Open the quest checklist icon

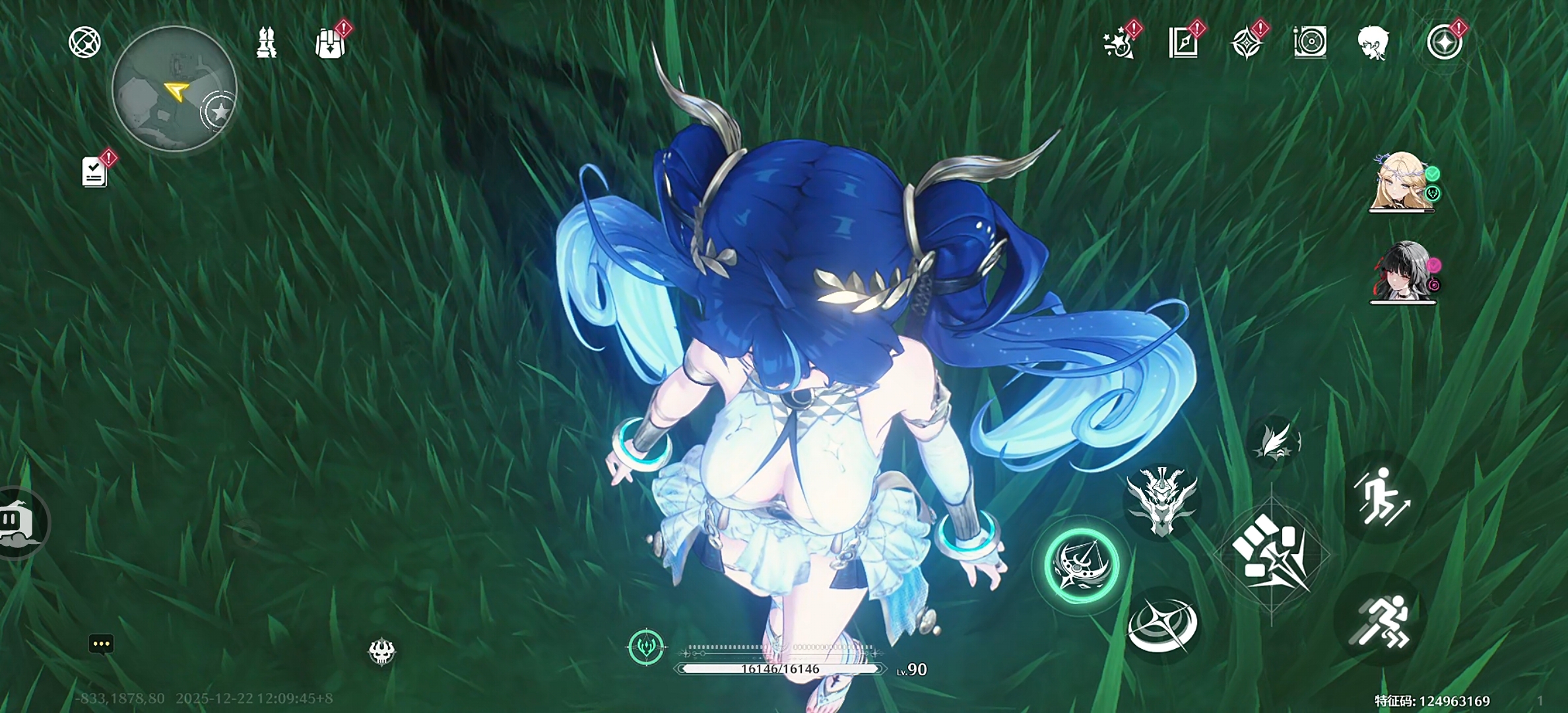pos(94,172)
